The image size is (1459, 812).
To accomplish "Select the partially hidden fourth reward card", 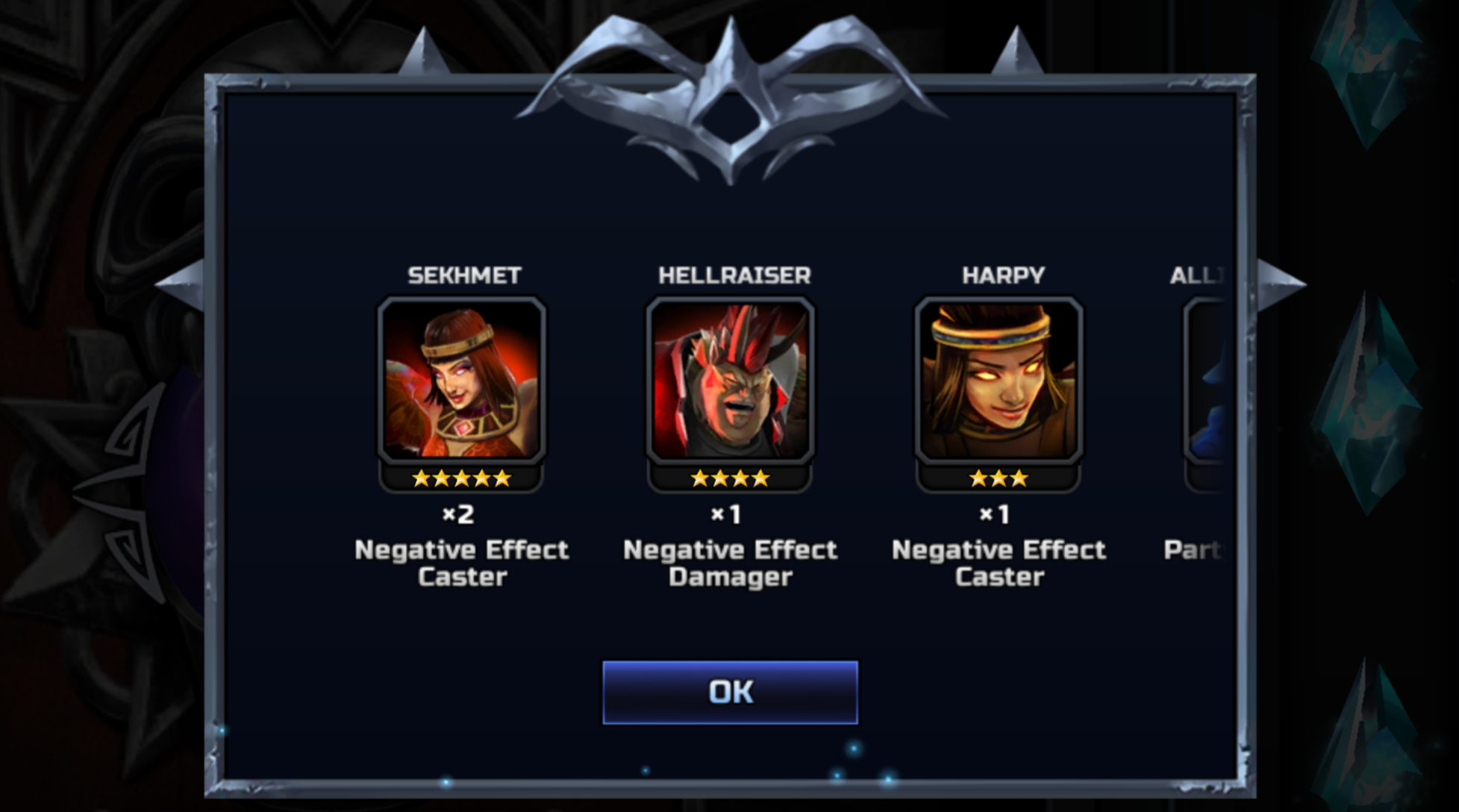I will point(1206,381).
